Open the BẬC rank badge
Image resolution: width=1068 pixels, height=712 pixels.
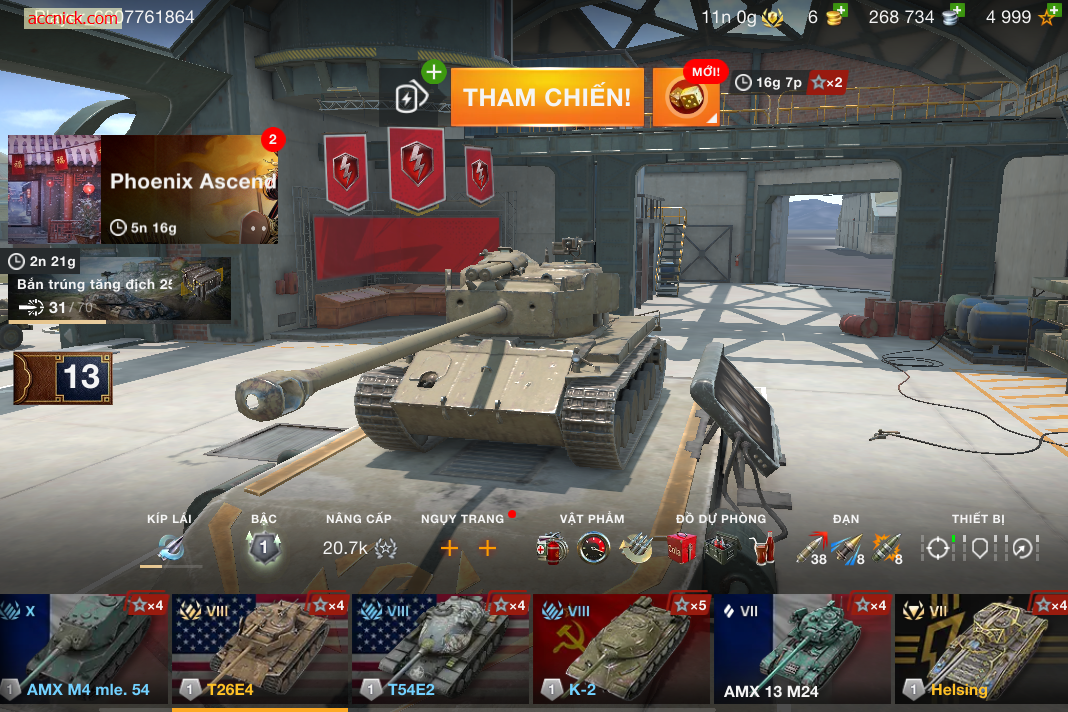[263, 548]
